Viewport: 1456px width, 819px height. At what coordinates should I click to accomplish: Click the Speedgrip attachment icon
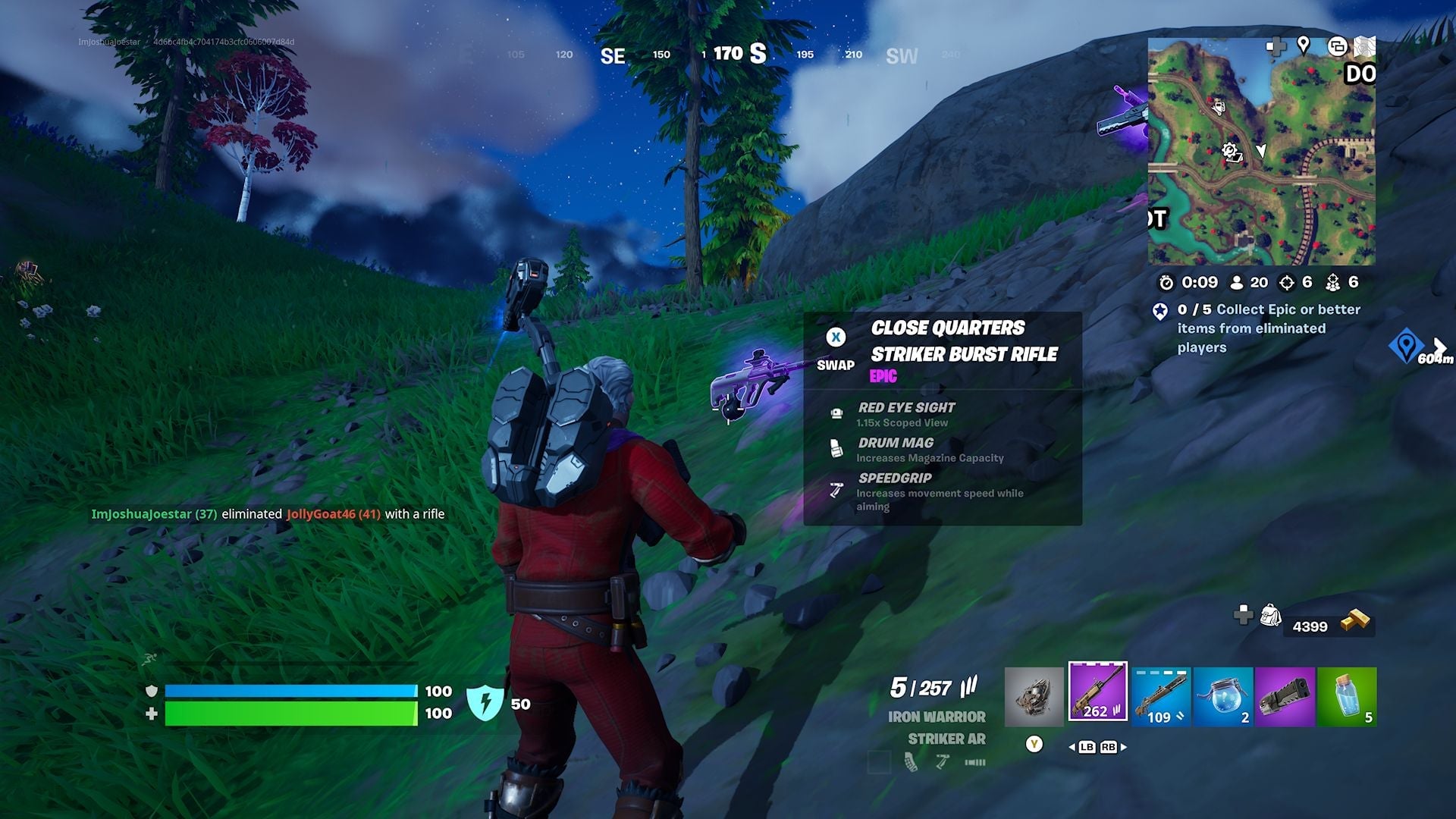pos(837,487)
